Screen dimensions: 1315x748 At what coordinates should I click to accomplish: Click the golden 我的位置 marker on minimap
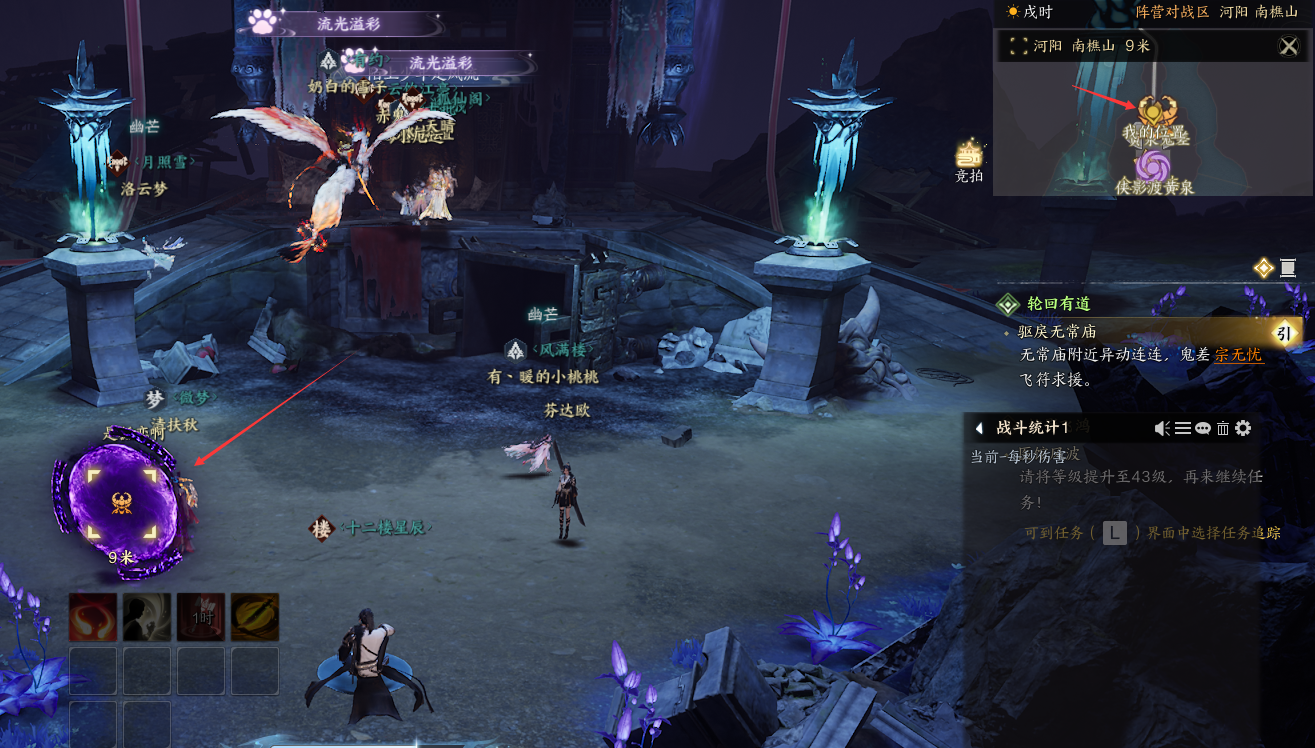(1157, 114)
